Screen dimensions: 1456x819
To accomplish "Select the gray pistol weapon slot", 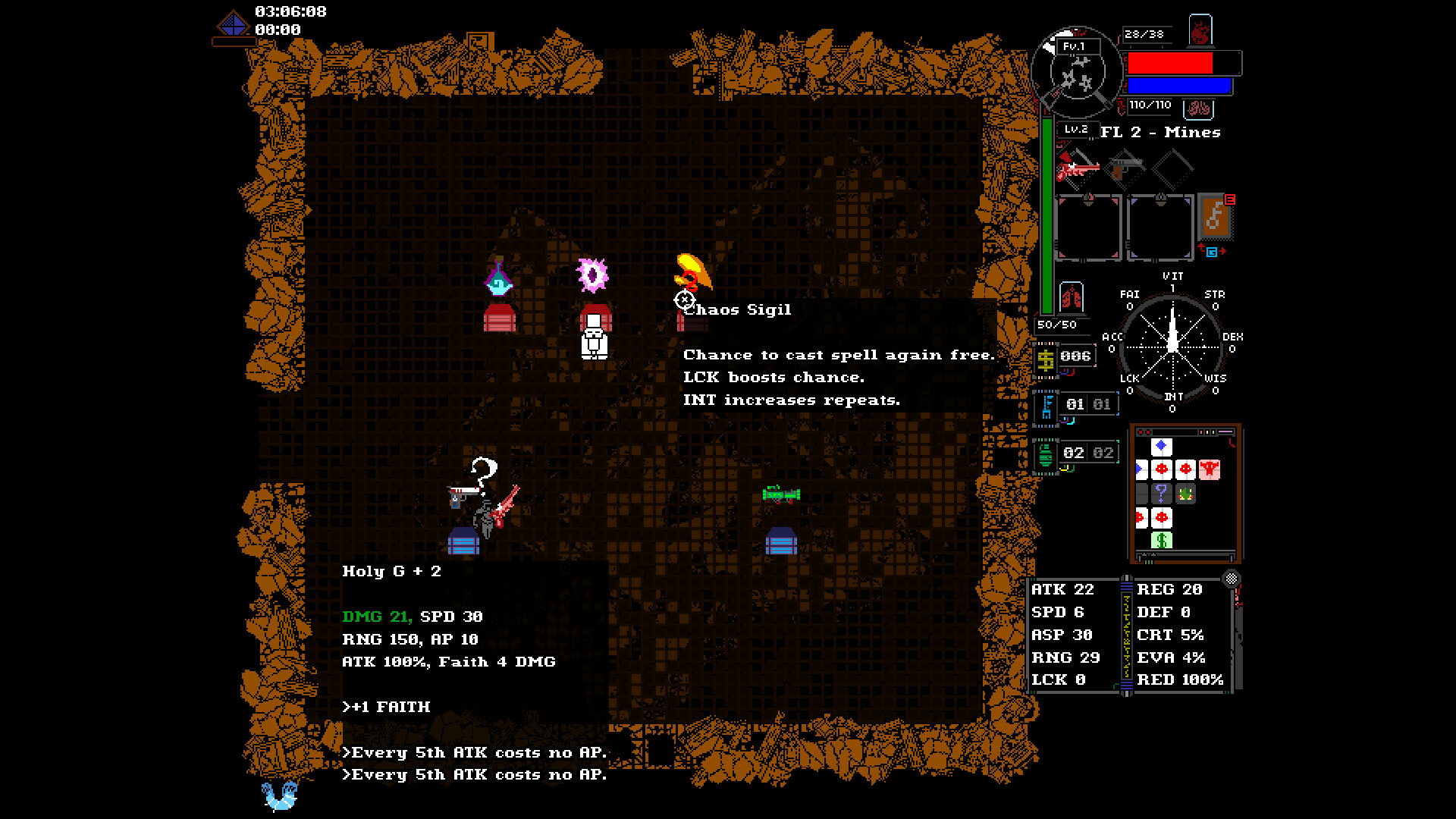I will 1125,167.
